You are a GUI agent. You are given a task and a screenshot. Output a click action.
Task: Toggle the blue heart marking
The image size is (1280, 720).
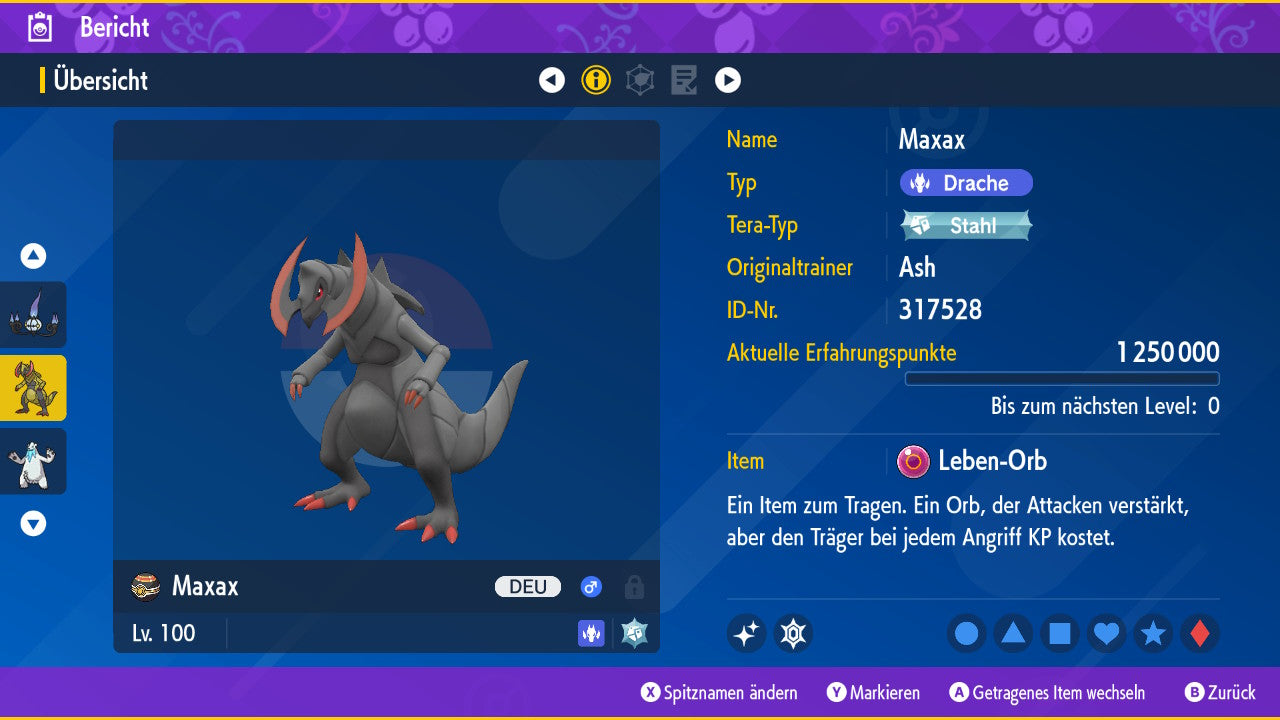(1106, 633)
